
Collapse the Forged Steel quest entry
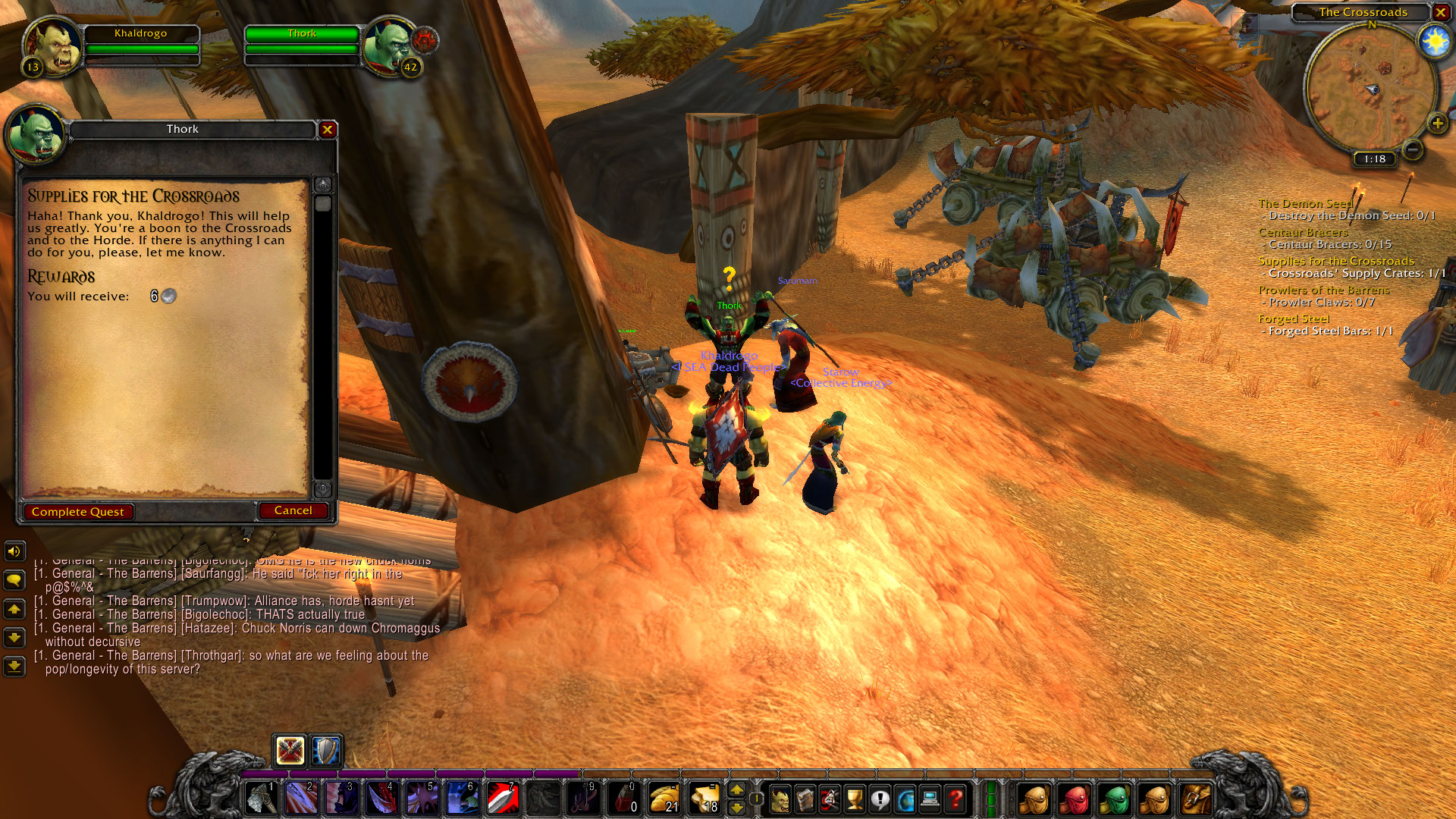(1293, 318)
